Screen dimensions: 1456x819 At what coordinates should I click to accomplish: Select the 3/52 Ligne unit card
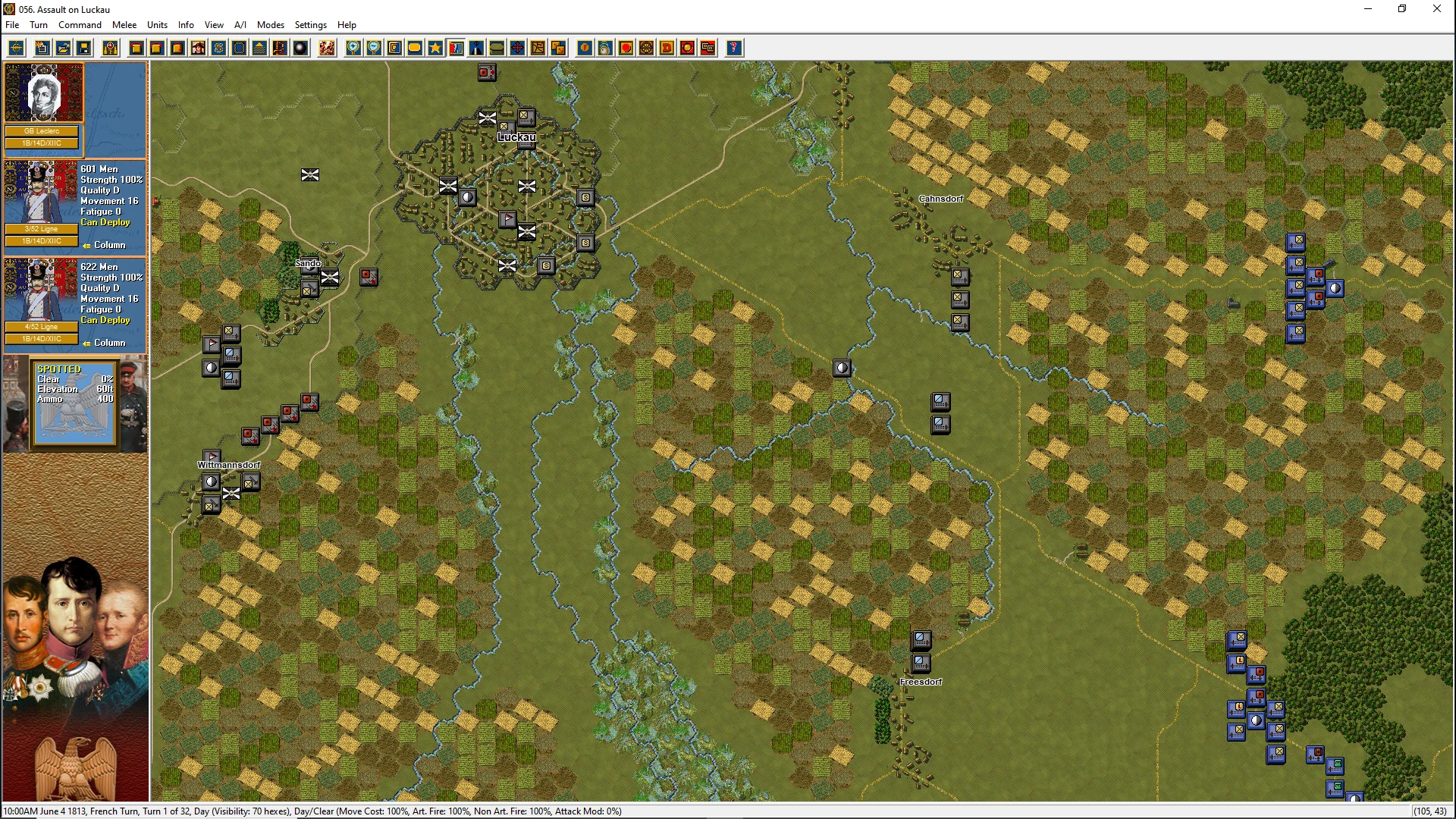pyautogui.click(x=75, y=206)
